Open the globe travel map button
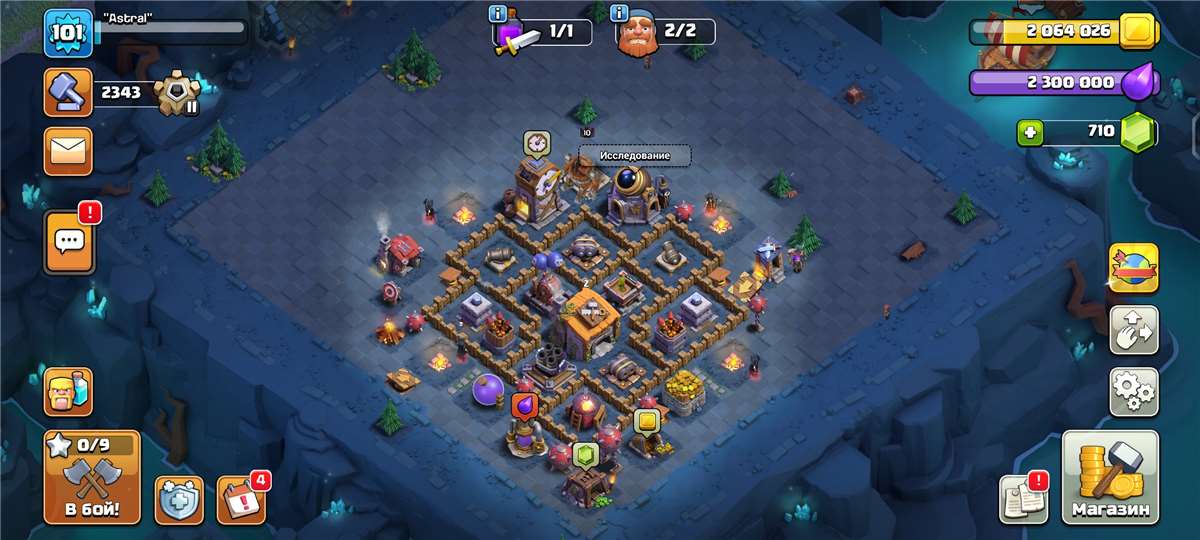This screenshot has height=540, width=1200. point(1134,268)
